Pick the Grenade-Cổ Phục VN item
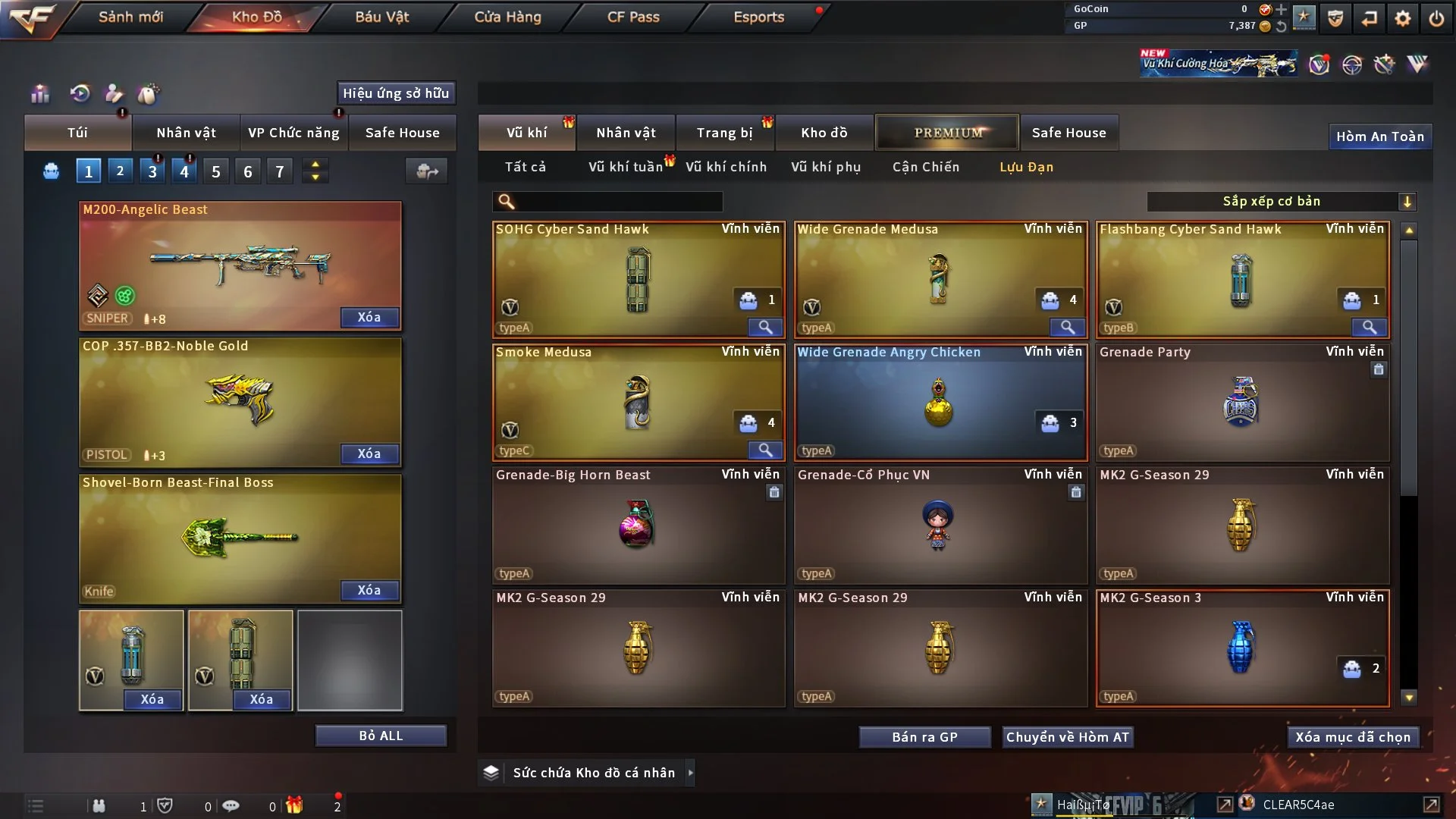Image resolution: width=1456 pixels, height=819 pixels. (x=940, y=525)
